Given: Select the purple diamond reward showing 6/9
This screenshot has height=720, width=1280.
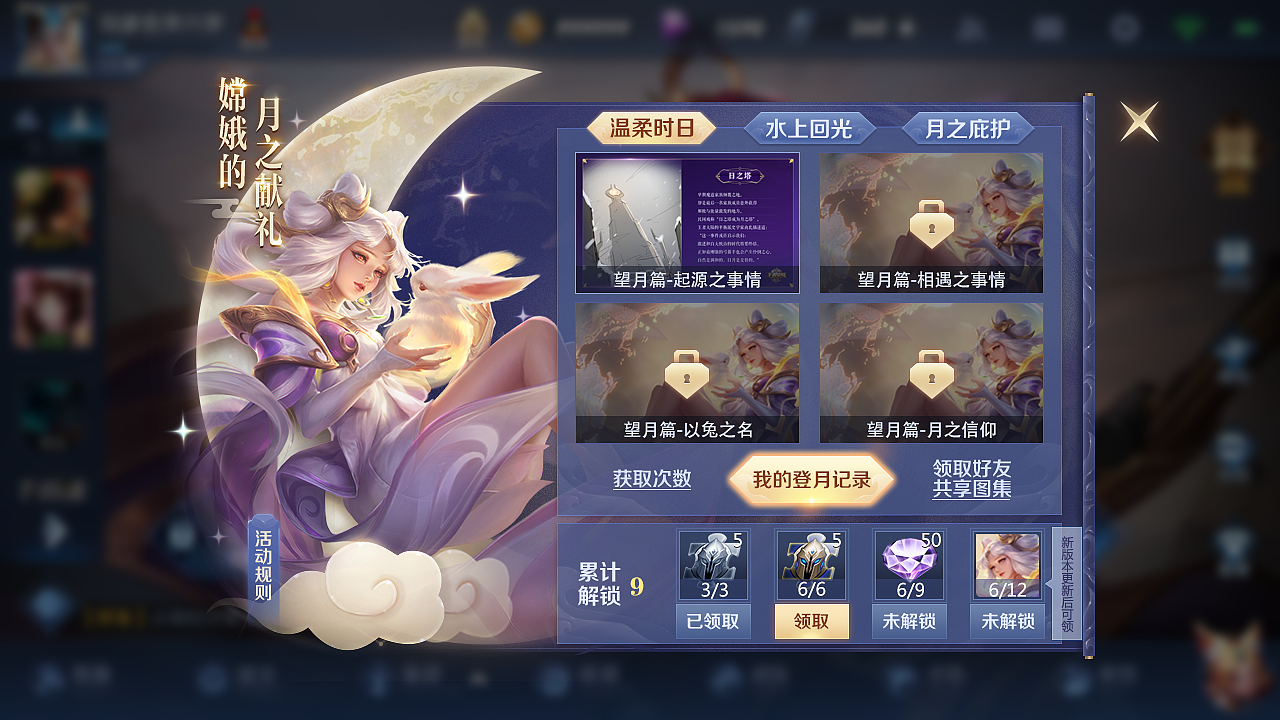Looking at the screenshot, I should click(907, 565).
